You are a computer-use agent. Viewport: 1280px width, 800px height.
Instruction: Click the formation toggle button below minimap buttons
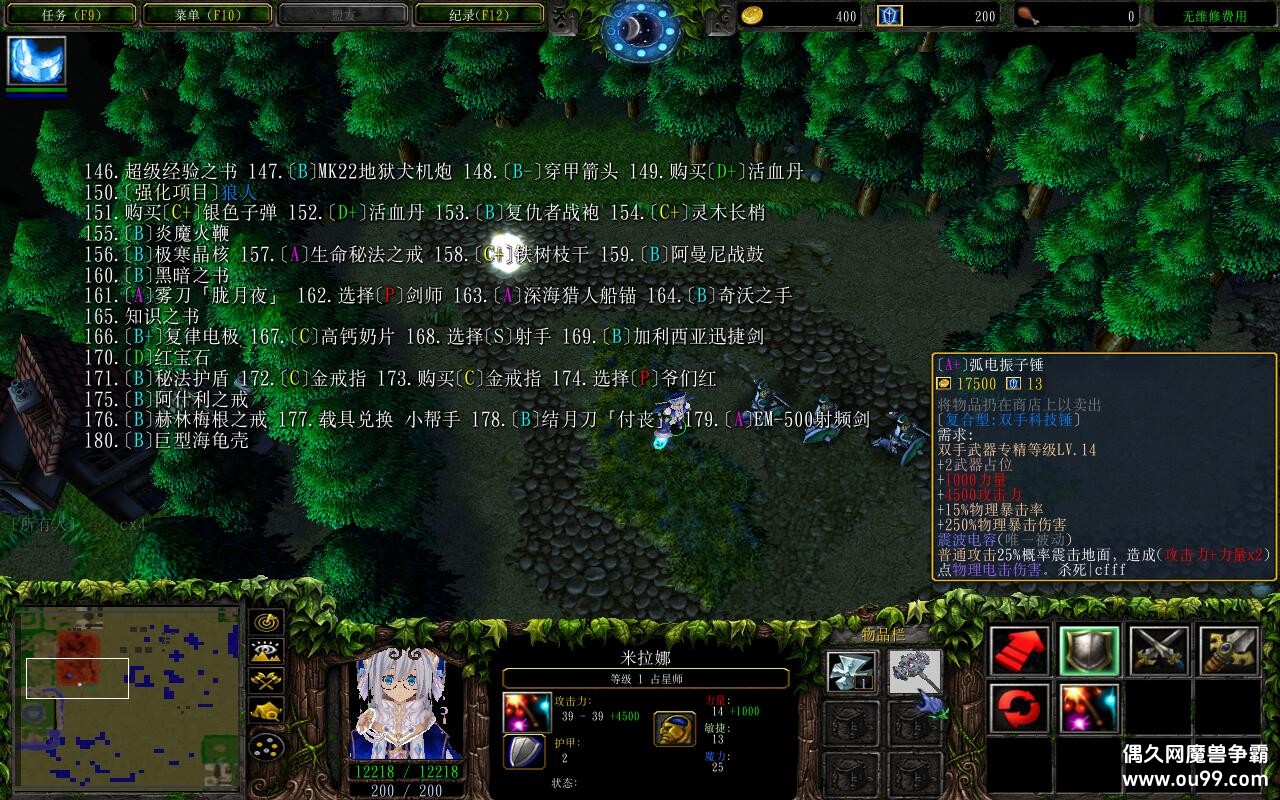tap(266, 745)
